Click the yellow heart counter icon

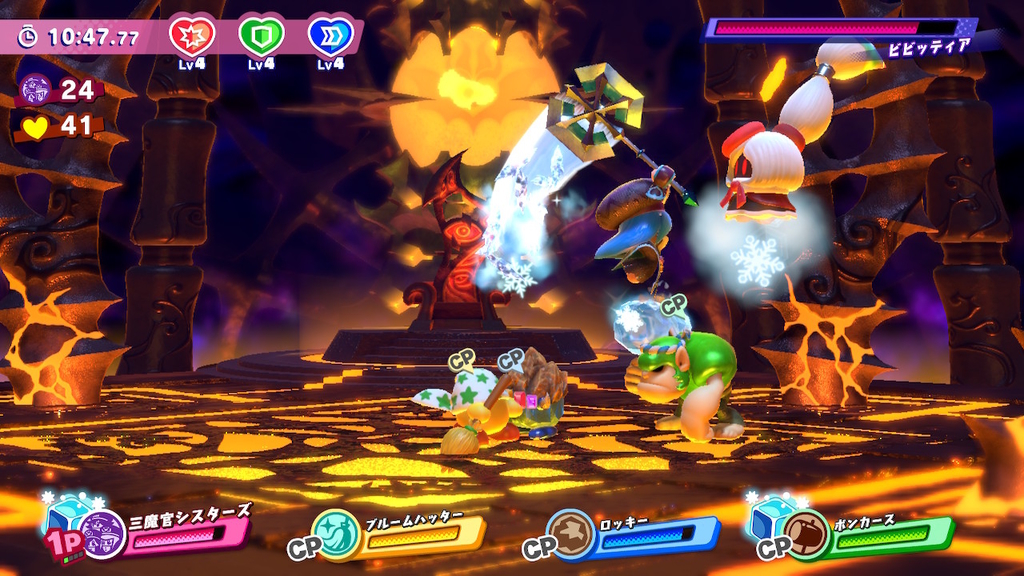tap(36, 126)
